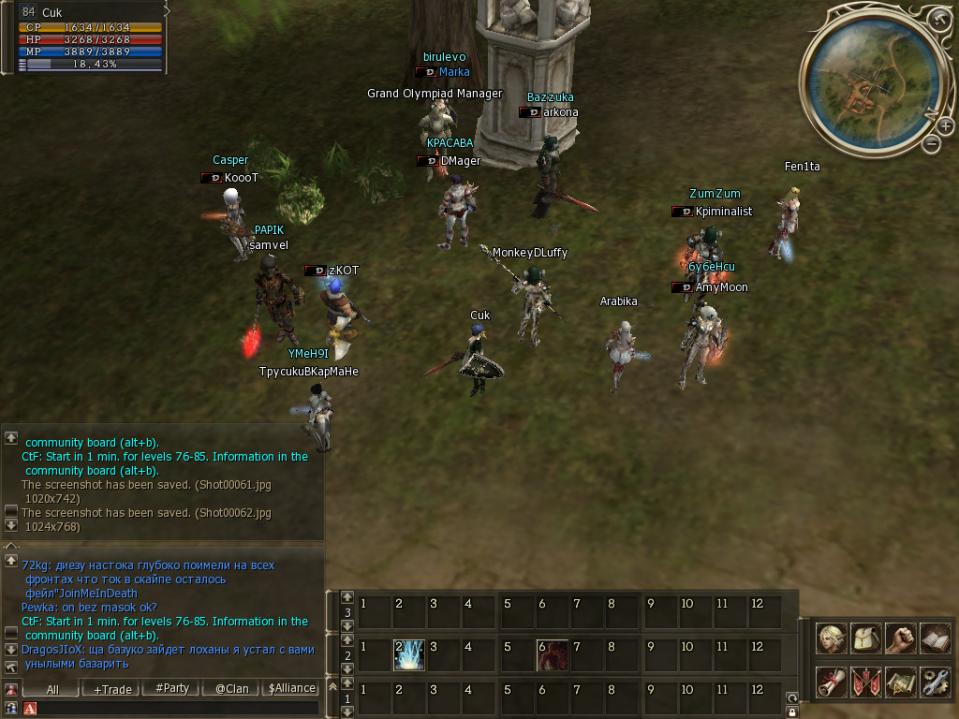The height and width of the screenshot is (719, 959).
Task: Open the skills book icon
Action: (x=935, y=638)
